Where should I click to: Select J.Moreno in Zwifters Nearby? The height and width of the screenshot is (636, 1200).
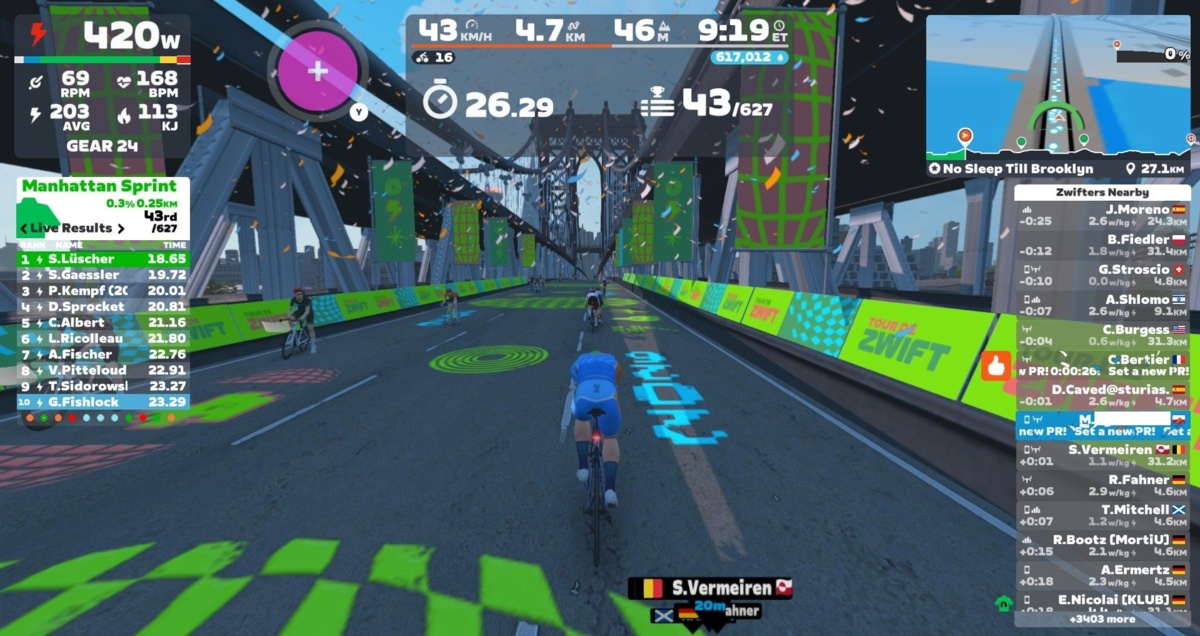[x=1102, y=215]
